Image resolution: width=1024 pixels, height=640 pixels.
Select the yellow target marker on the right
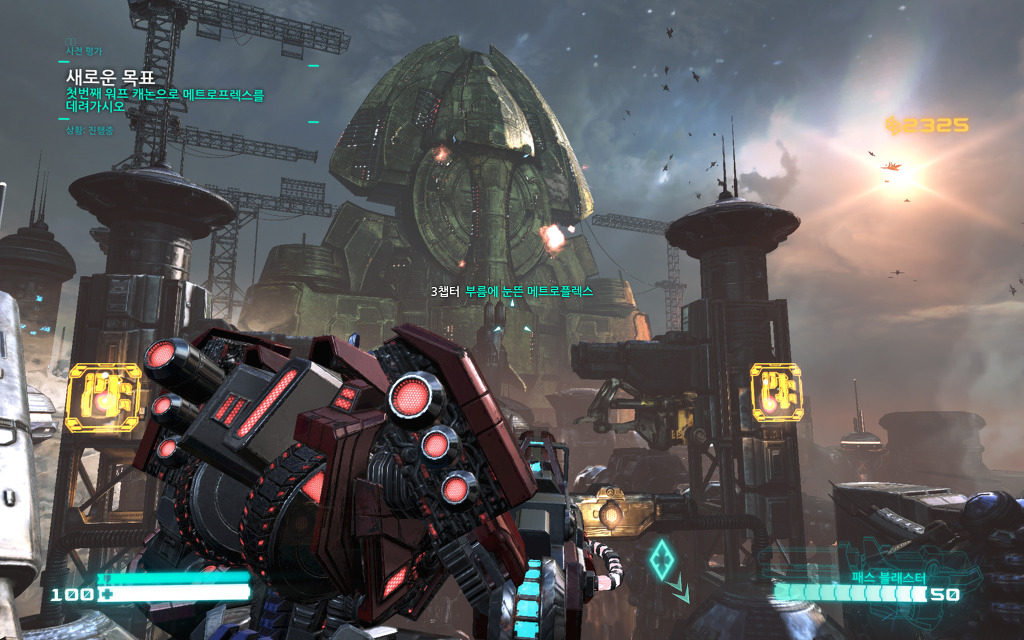776,391
